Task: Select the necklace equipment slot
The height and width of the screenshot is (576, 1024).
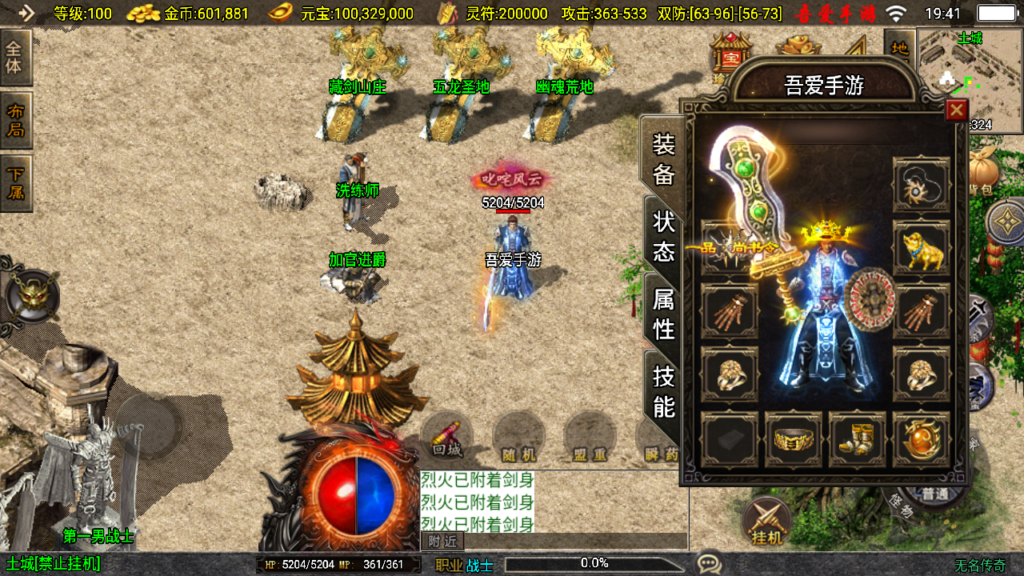Action: (x=921, y=184)
